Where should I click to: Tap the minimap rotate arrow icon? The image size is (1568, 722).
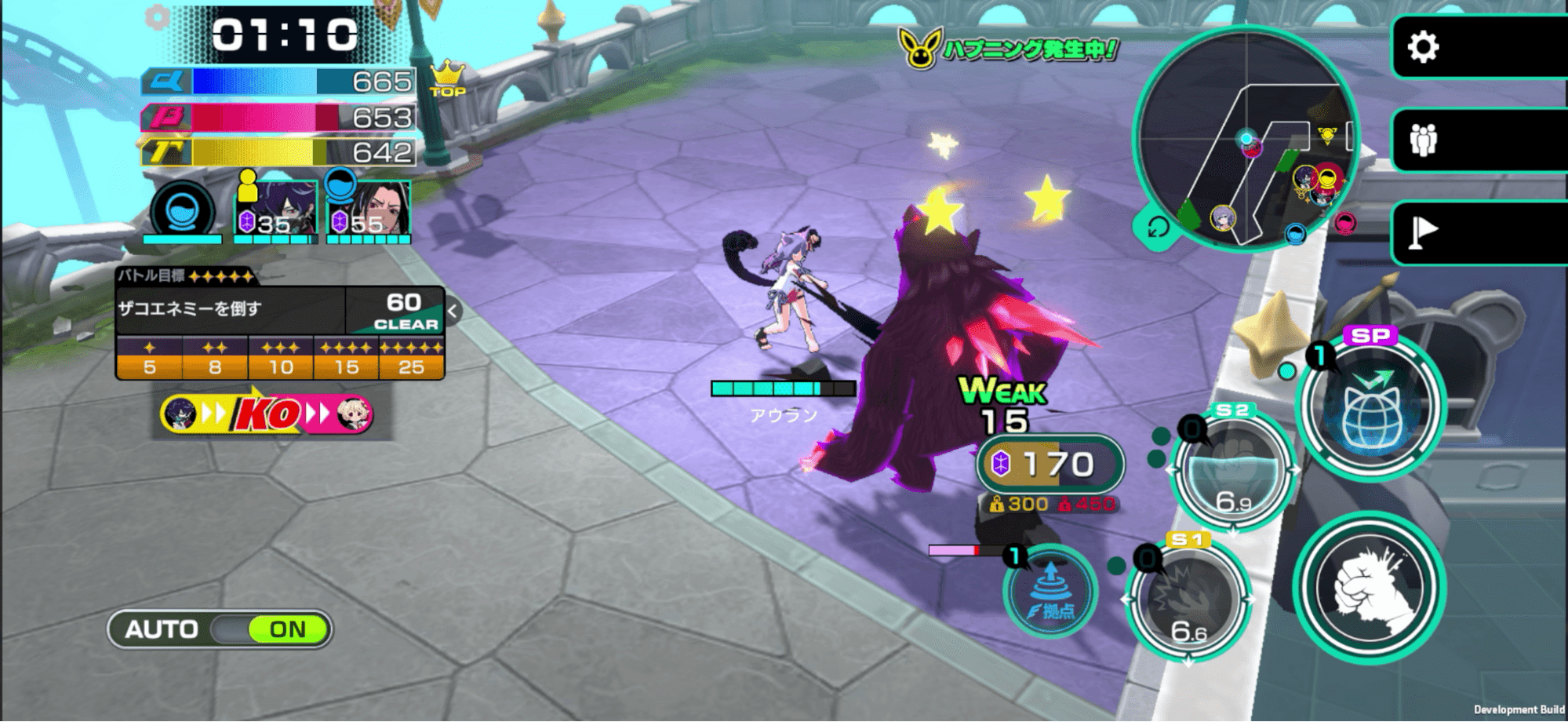tap(1158, 228)
